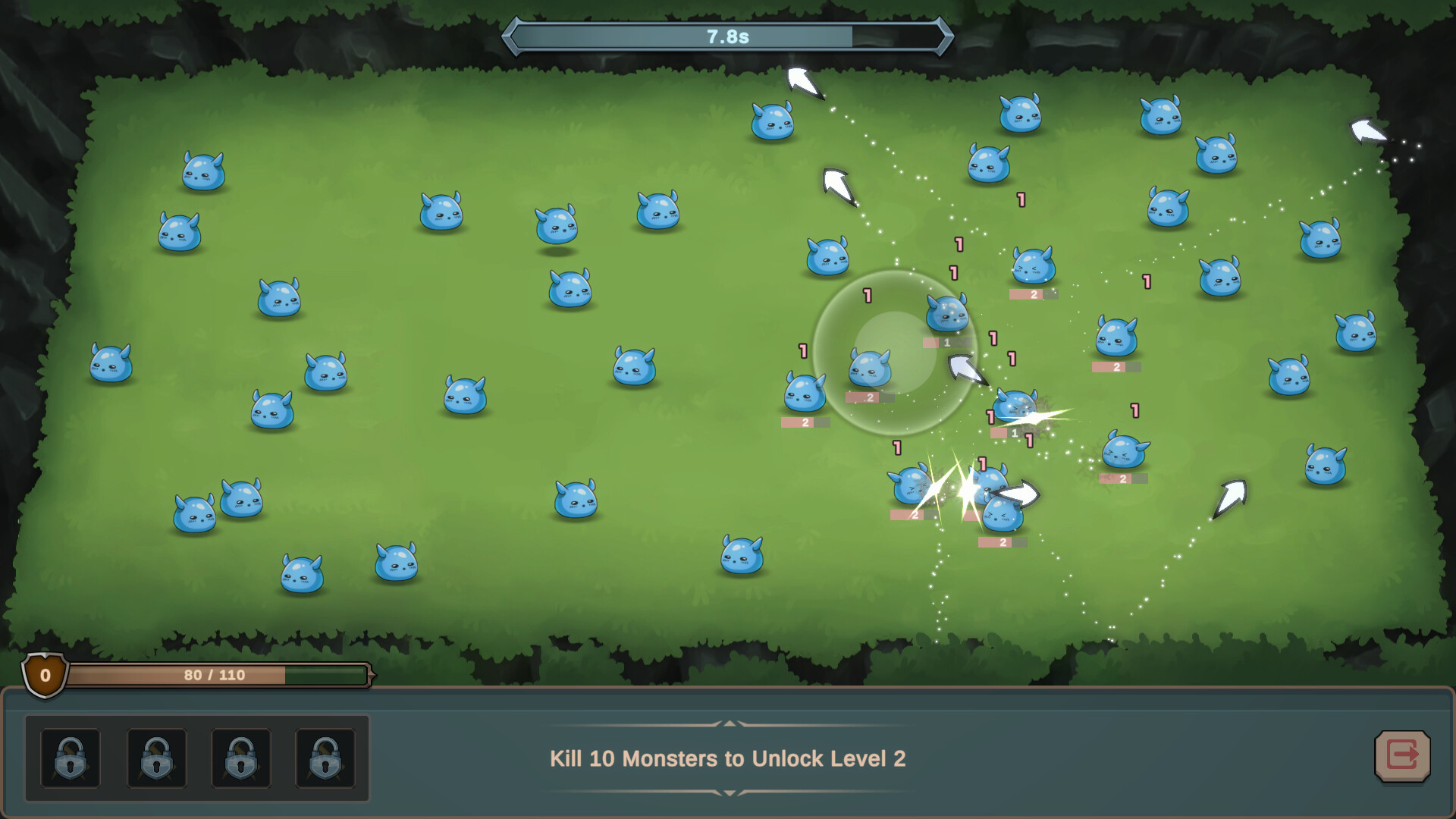Select the 7.8s timer banner at top

pos(728,35)
